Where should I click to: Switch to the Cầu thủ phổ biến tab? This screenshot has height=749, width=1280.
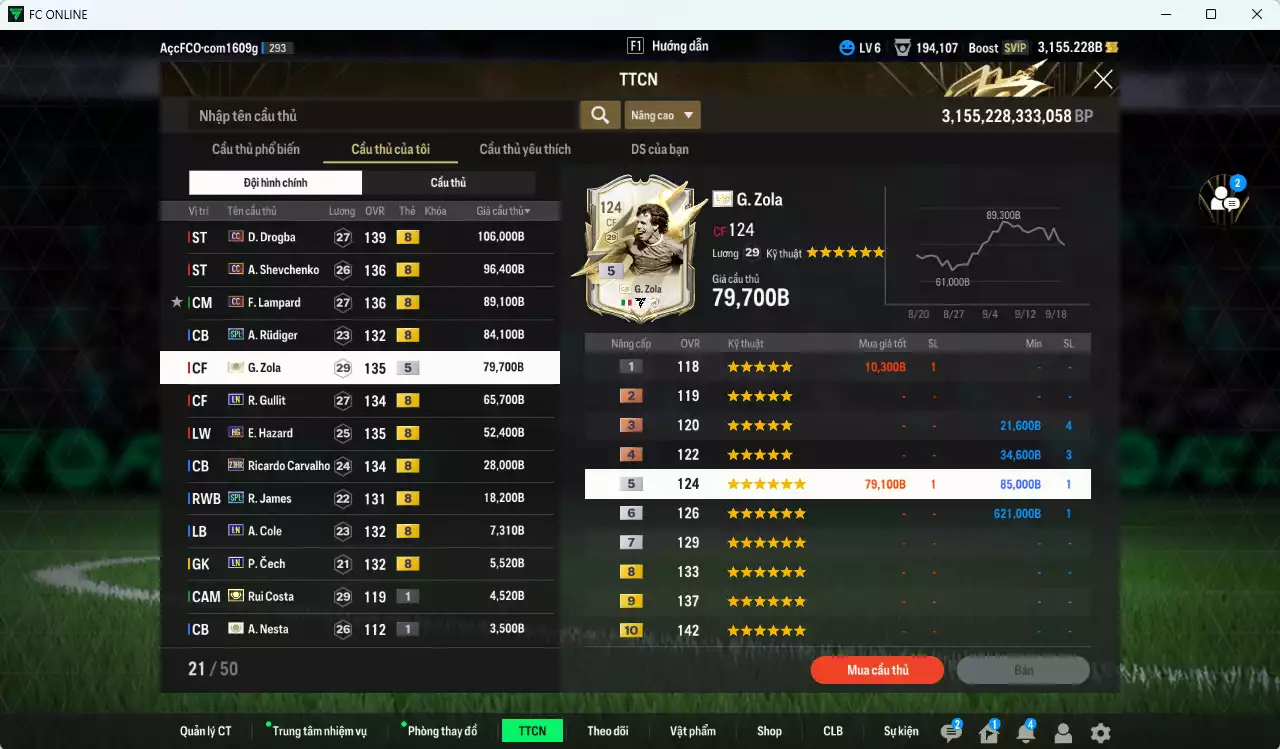256,149
